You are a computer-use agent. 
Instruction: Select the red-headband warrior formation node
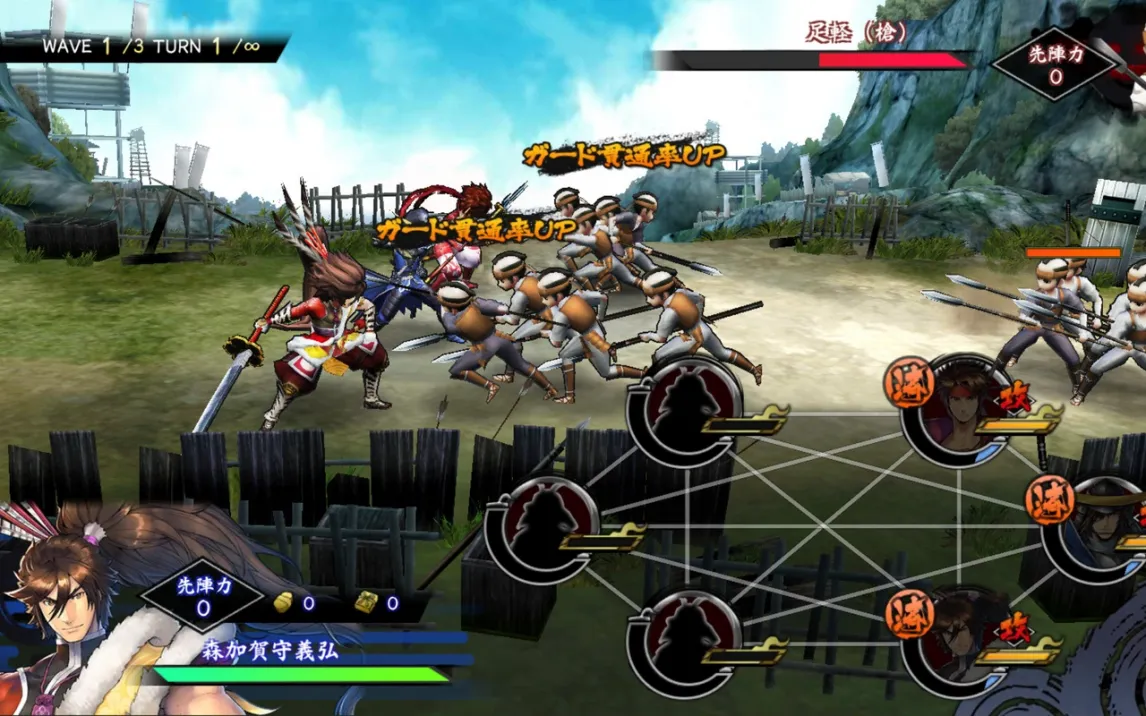(x=957, y=410)
